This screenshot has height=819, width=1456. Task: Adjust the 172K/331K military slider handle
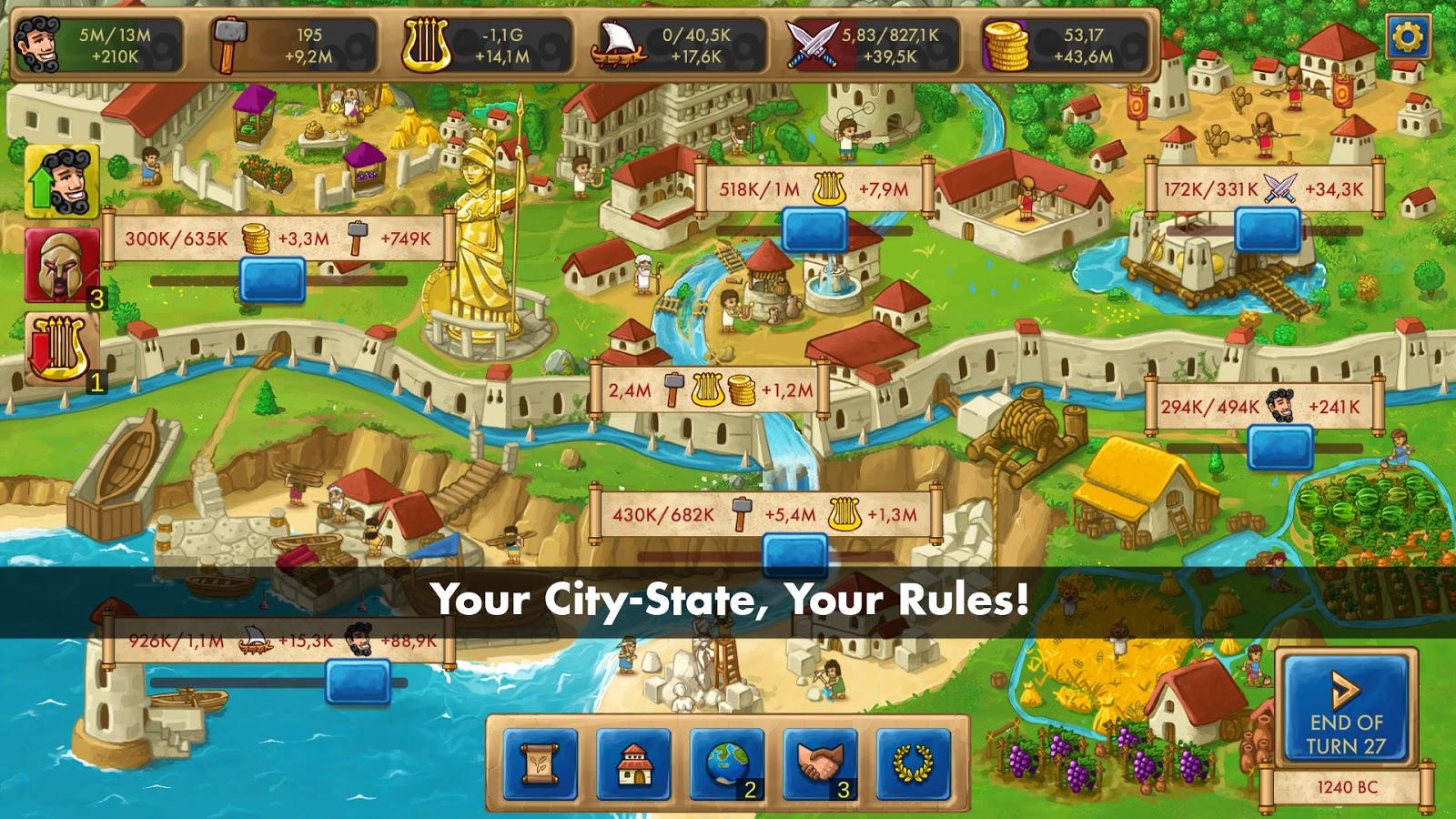point(1267,229)
